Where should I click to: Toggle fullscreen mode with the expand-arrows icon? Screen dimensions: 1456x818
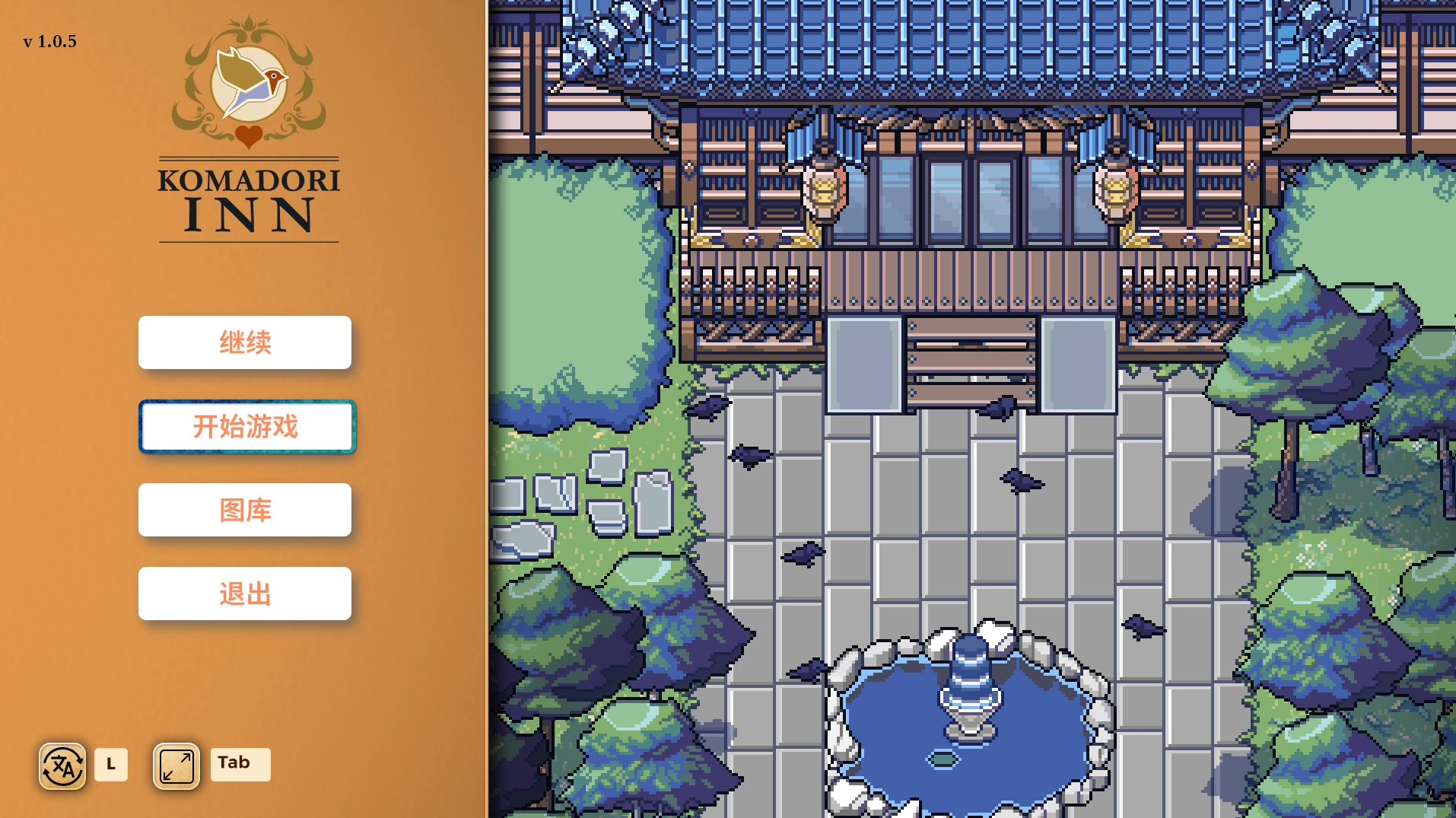175,765
